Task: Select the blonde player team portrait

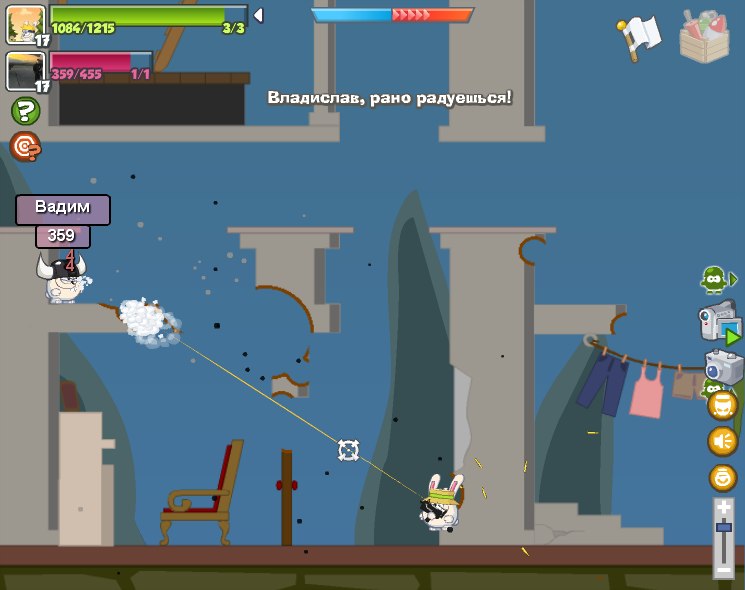Action: (24, 24)
